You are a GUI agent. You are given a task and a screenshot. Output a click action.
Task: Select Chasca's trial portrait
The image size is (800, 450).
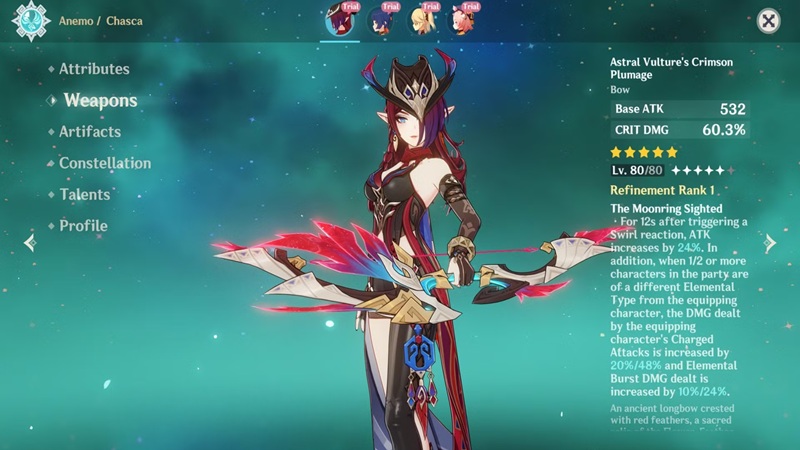(340, 20)
